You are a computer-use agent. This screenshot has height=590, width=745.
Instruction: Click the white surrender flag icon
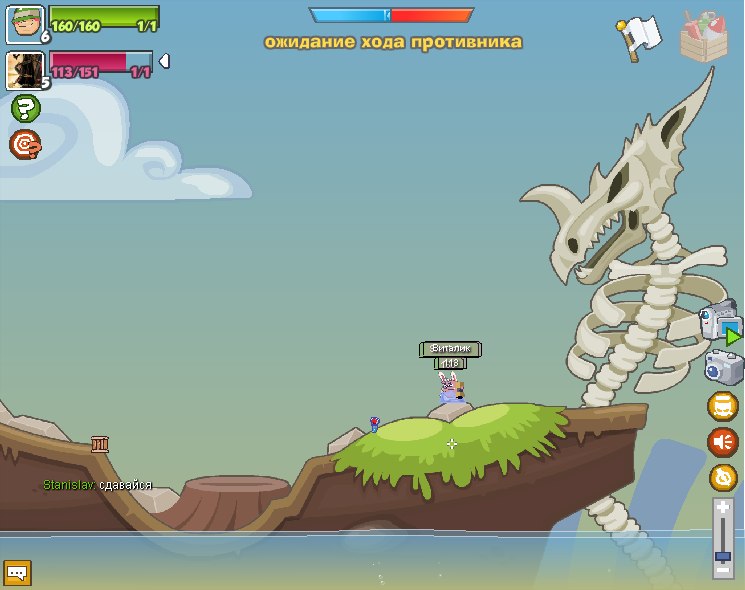pyautogui.click(x=639, y=36)
